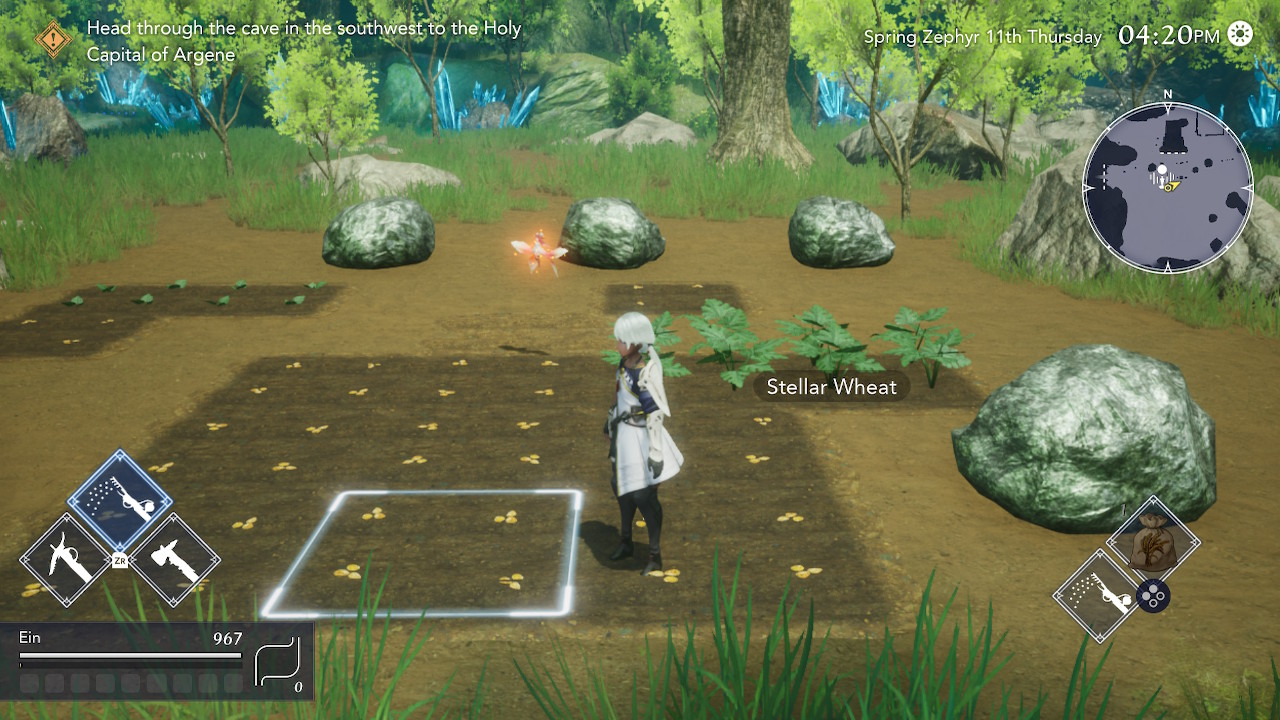Equip the hammer tool icon
This screenshot has height=720, width=1280.
173,560
